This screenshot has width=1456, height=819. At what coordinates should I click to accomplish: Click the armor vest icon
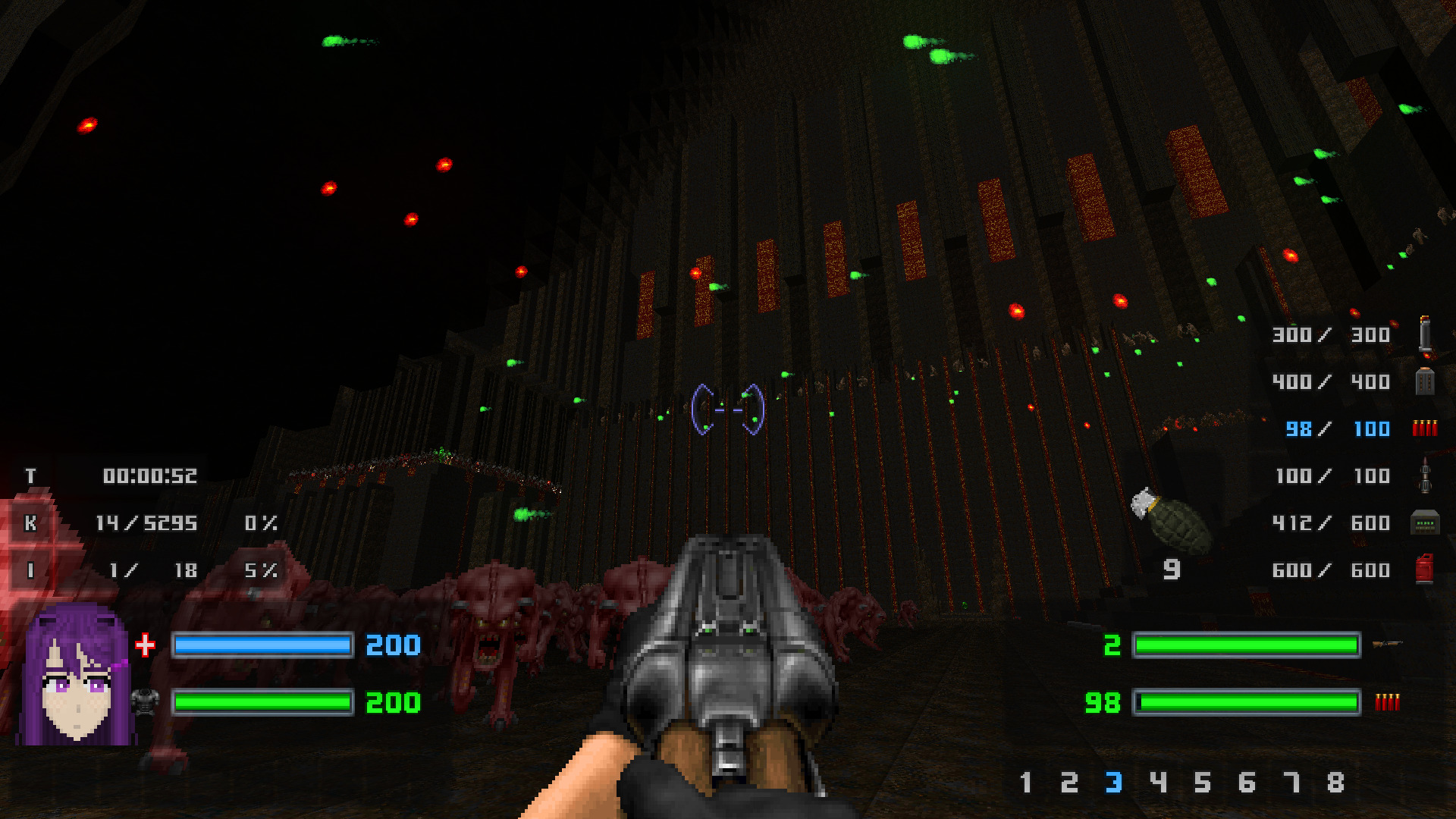click(x=145, y=702)
